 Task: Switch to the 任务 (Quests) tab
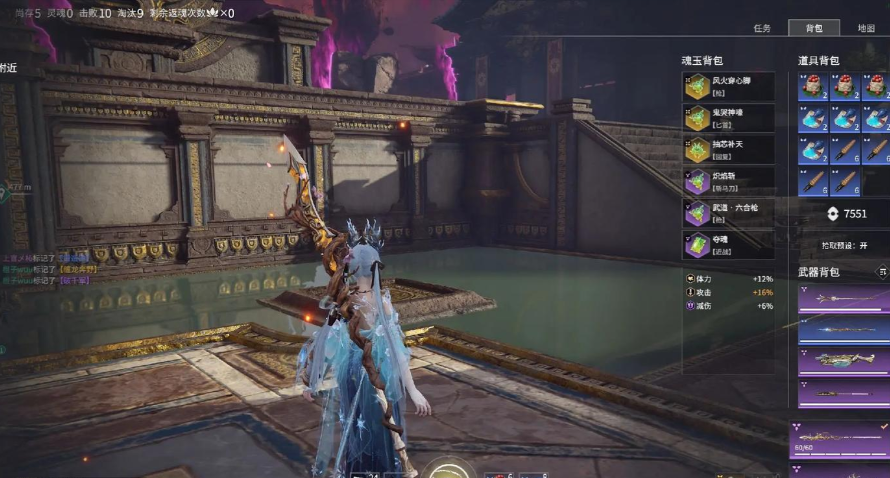[761, 28]
